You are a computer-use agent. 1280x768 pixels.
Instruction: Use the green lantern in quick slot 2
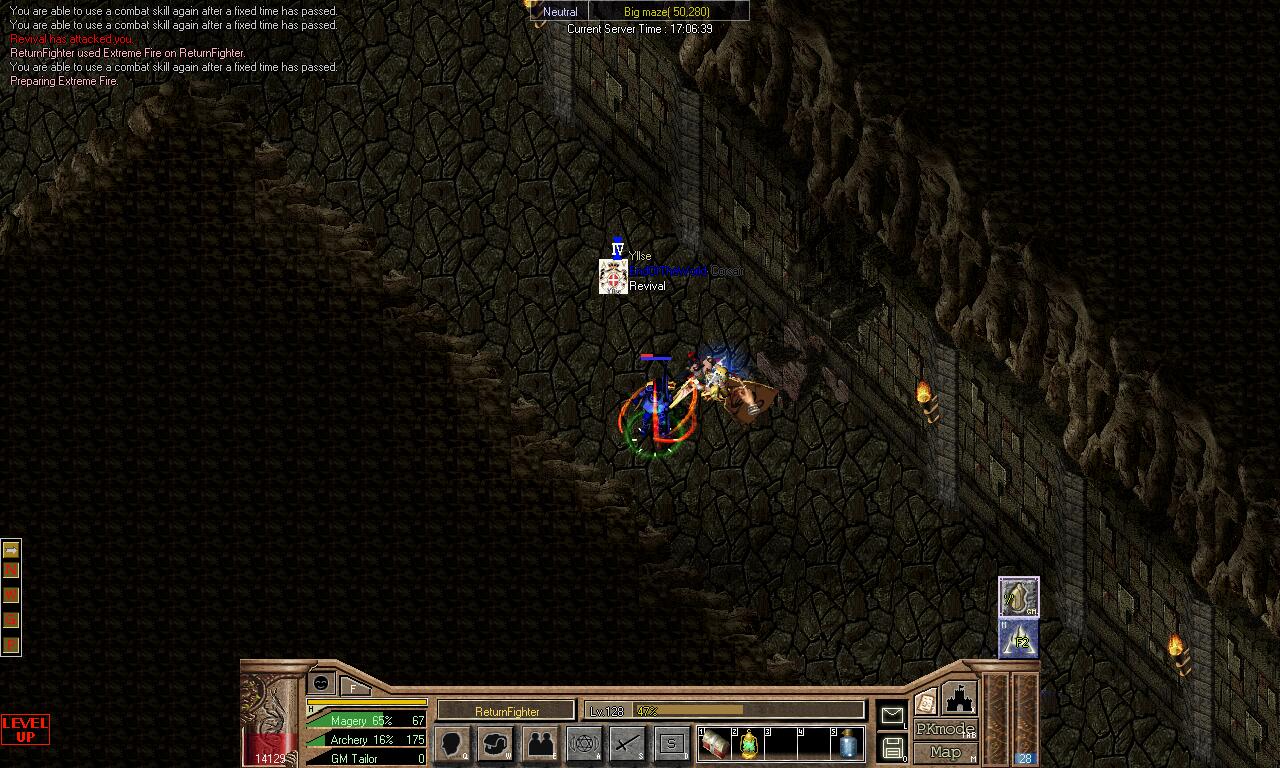pyautogui.click(x=748, y=744)
